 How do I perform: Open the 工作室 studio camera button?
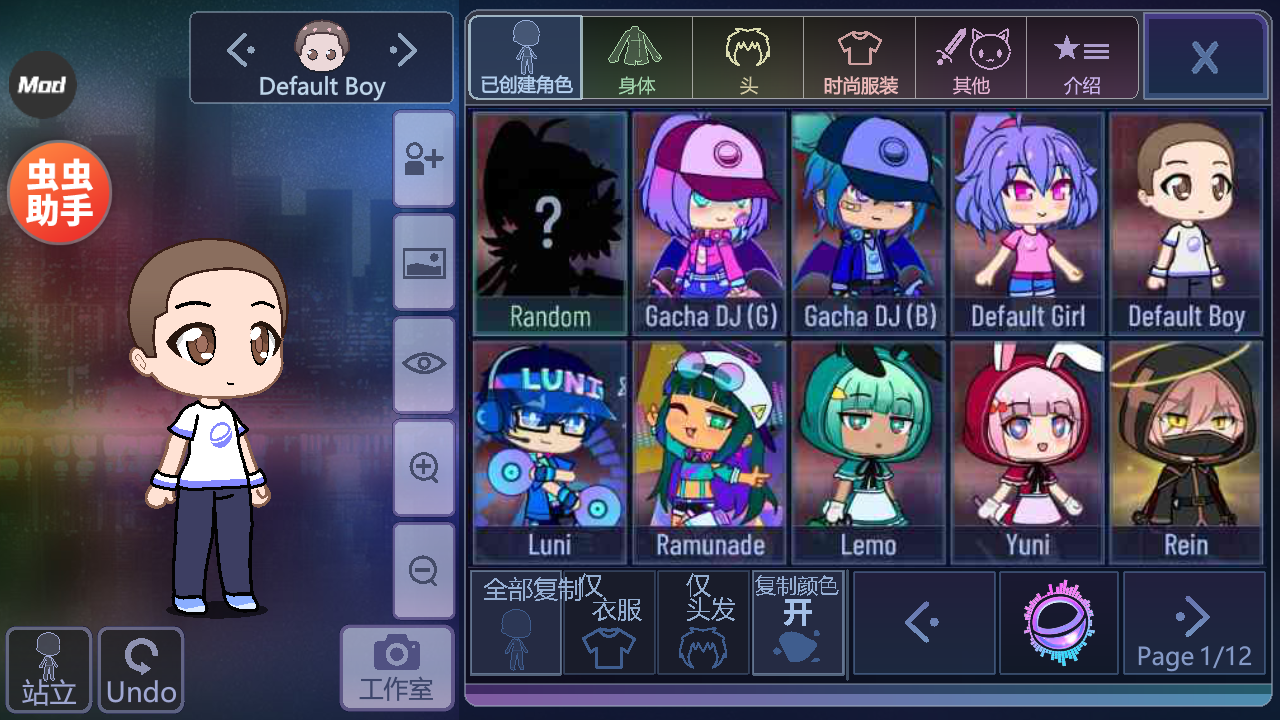pyautogui.click(x=396, y=667)
